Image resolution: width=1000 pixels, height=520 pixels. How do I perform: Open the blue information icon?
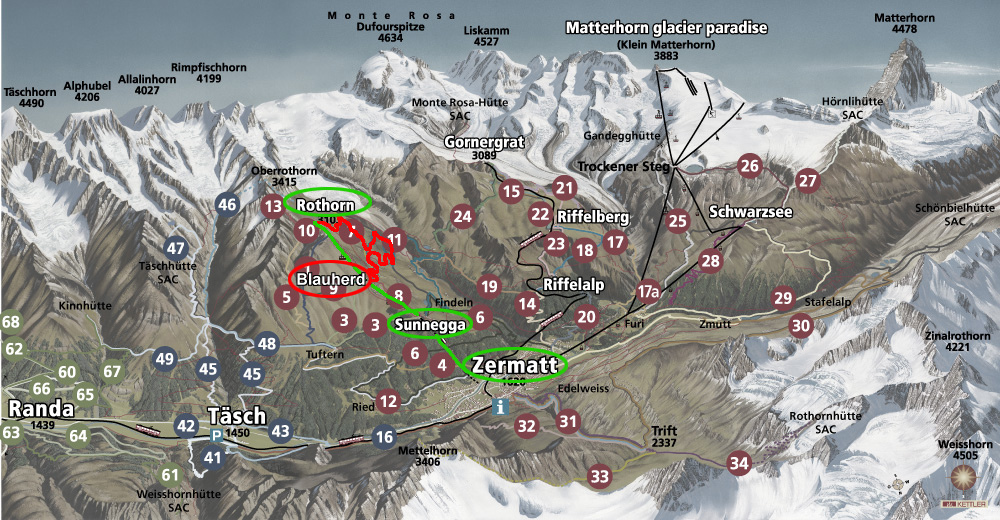(x=501, y=407)
